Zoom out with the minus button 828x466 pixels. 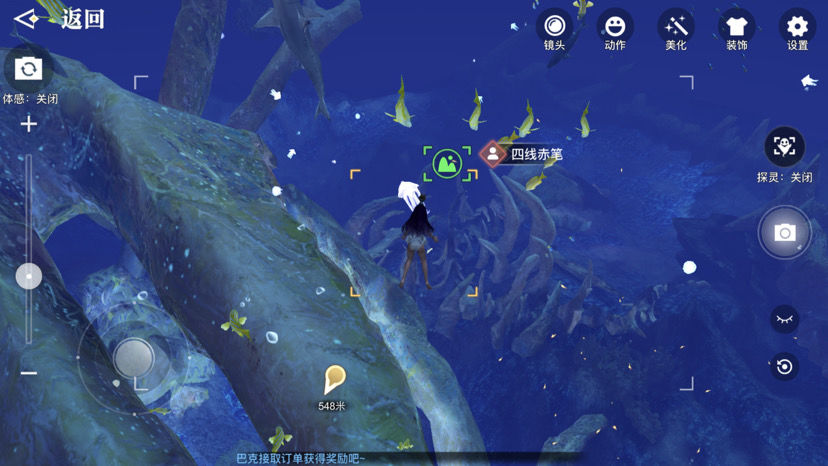[28, 373]
